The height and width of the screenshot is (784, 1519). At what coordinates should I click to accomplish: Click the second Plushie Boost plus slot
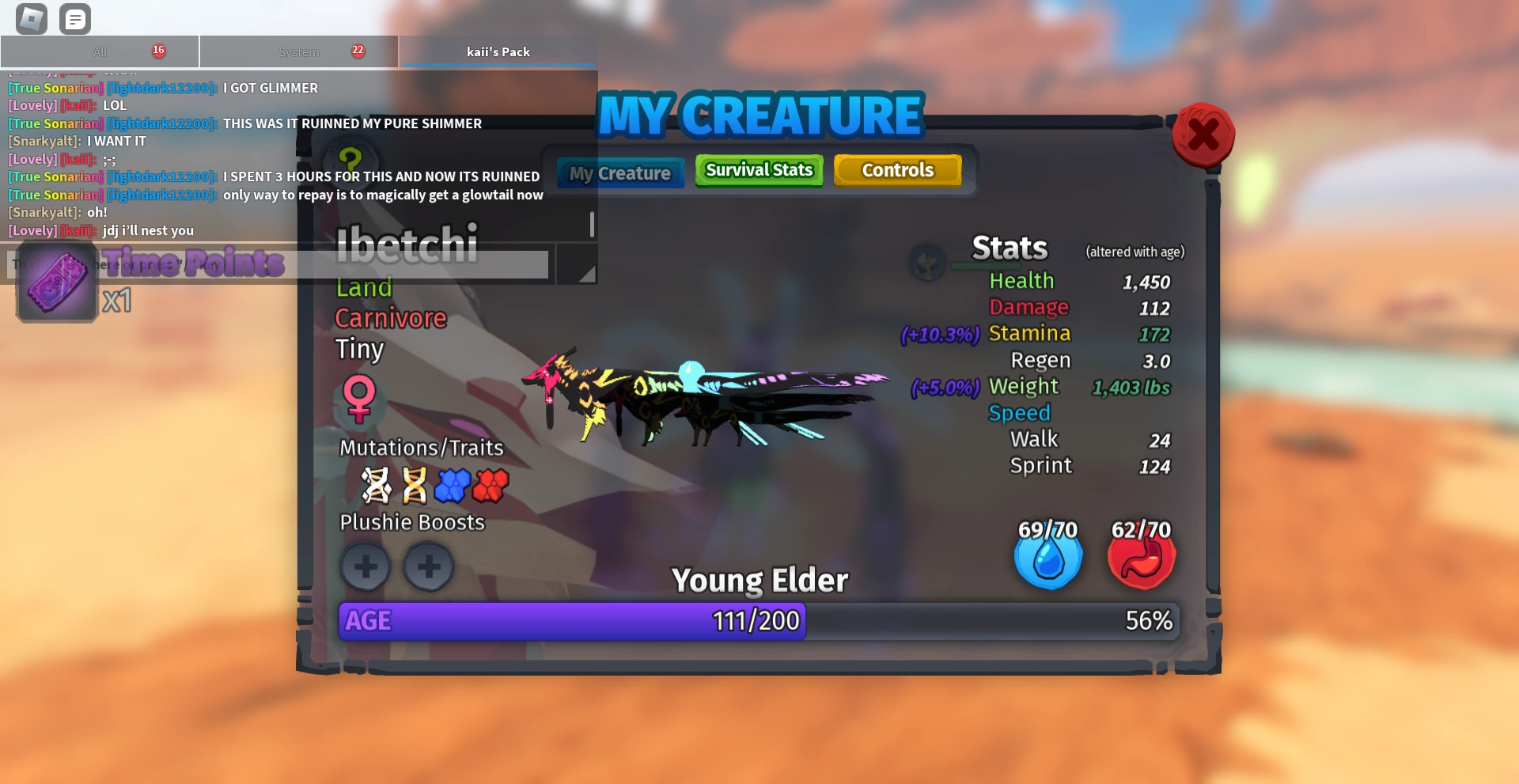point(428,566)
